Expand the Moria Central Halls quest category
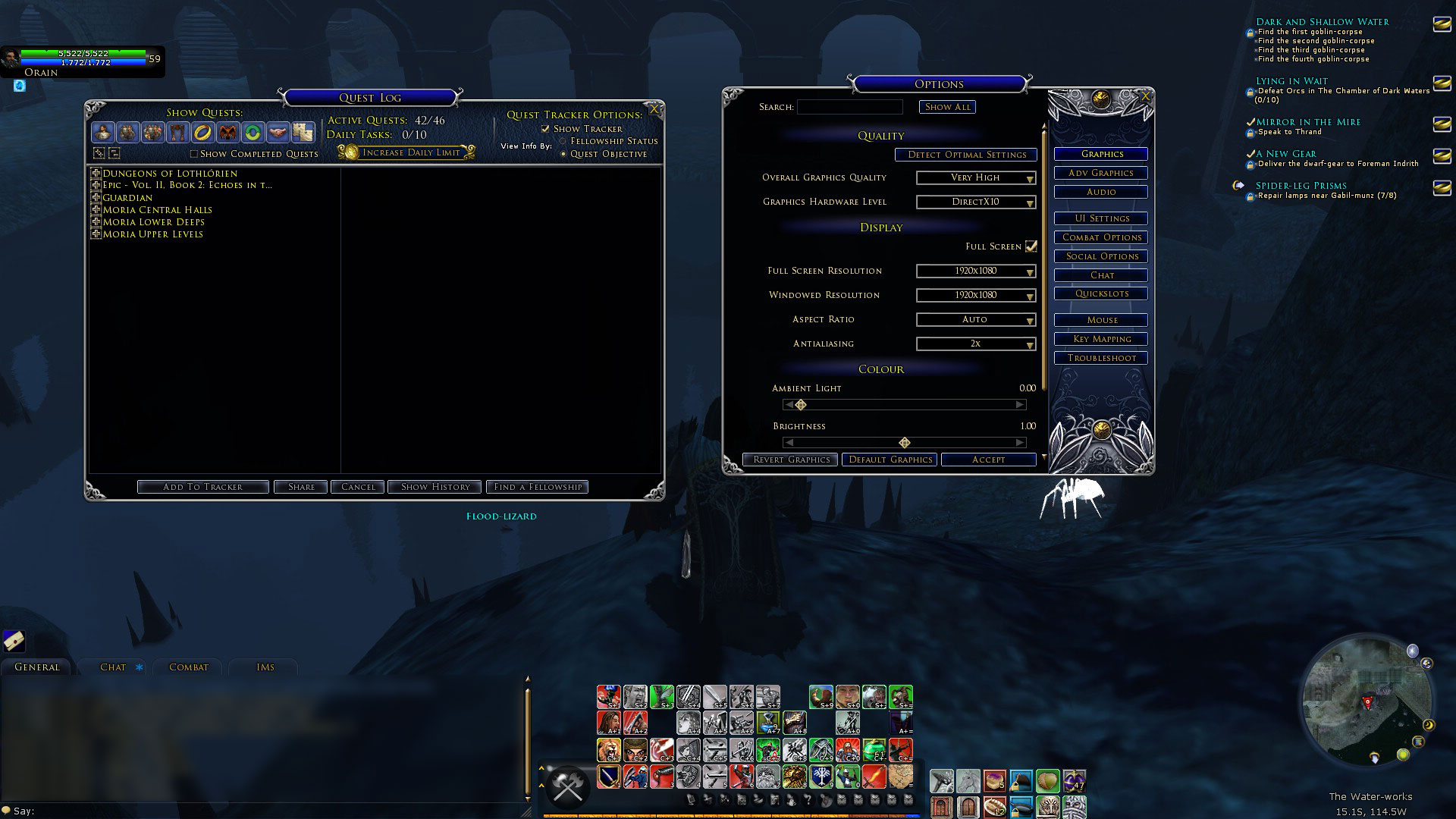 click(x=96, y=210)
